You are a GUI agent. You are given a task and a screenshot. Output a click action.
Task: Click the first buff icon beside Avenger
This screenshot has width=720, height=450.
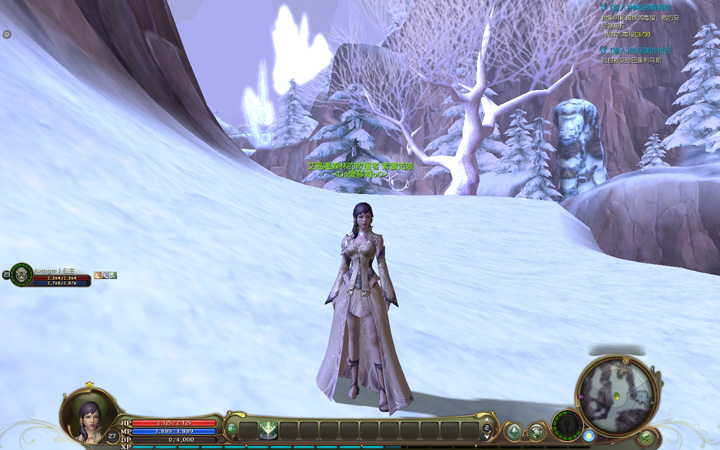tap(98, 275)
